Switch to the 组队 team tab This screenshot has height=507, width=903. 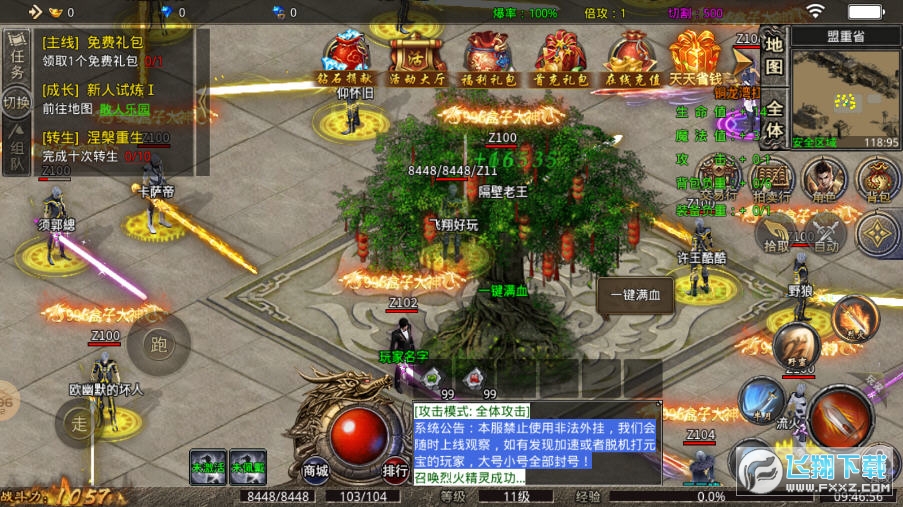pyautogui.click(x=17, y=152)
